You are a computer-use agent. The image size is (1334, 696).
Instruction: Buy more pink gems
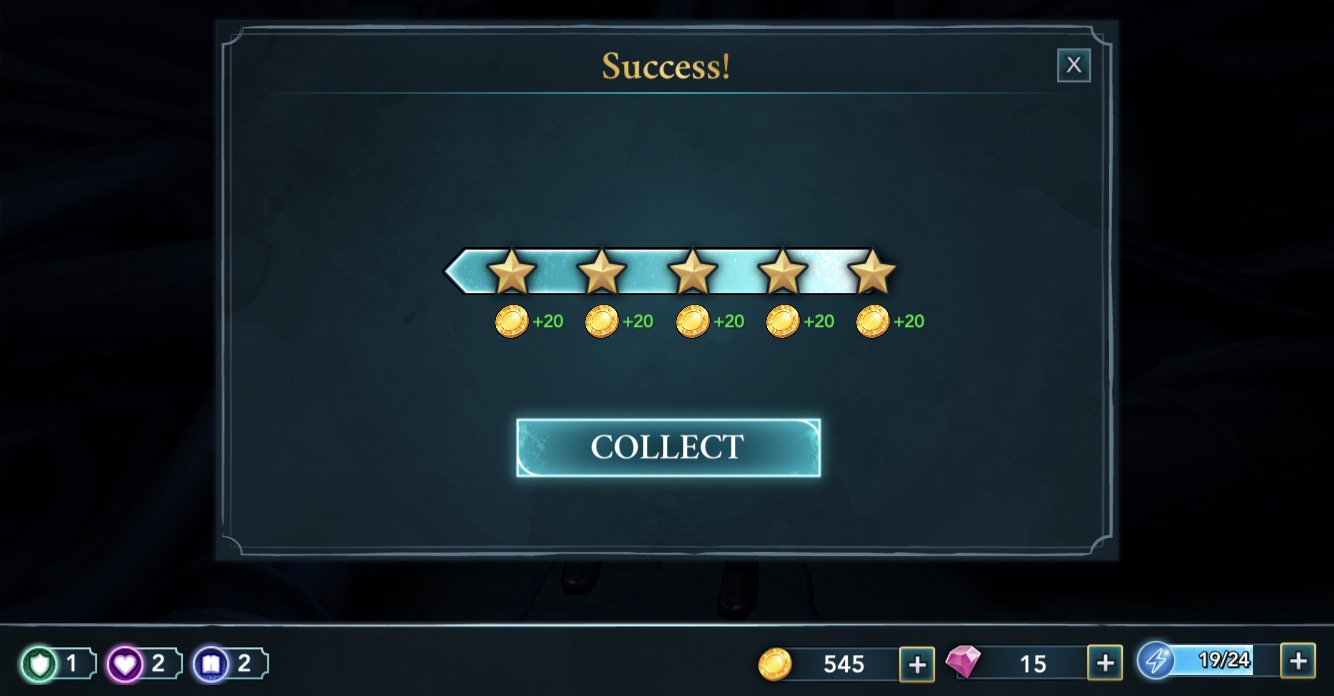coord(1104,663)
